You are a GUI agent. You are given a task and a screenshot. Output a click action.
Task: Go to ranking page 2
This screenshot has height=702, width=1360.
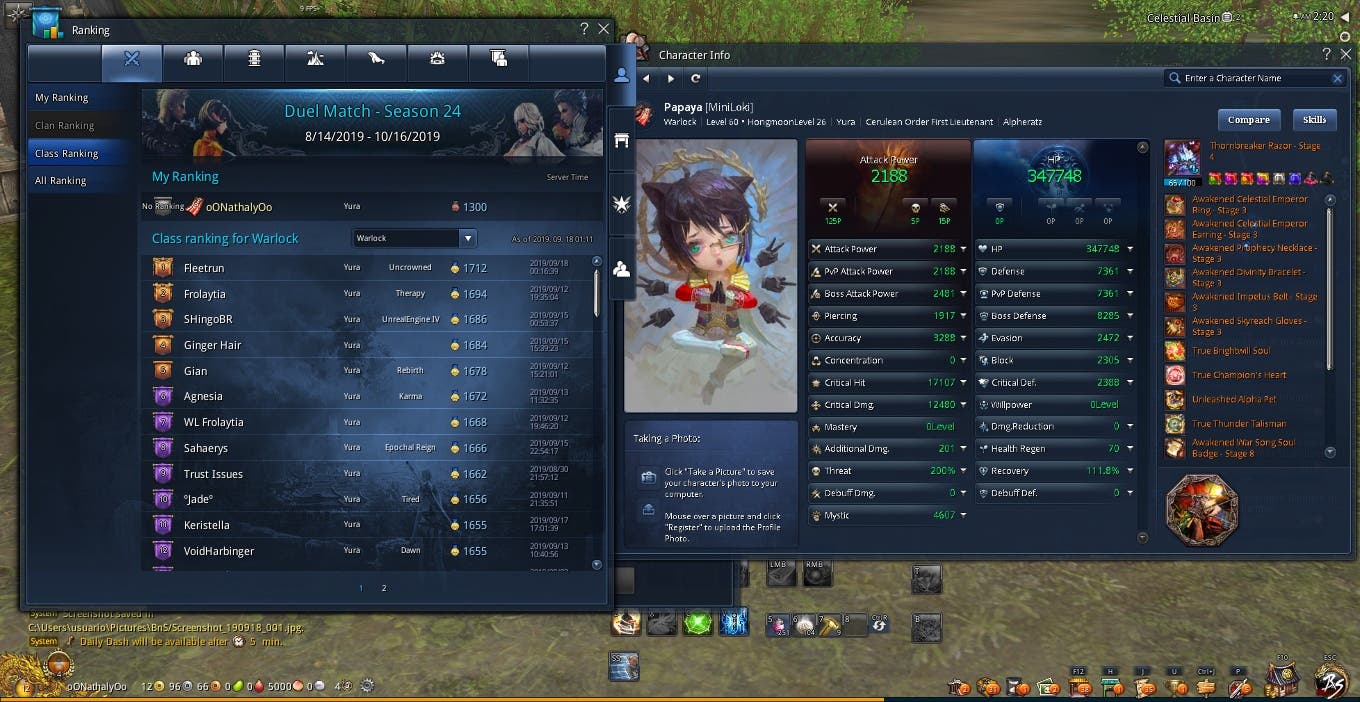tap(384, 588)
